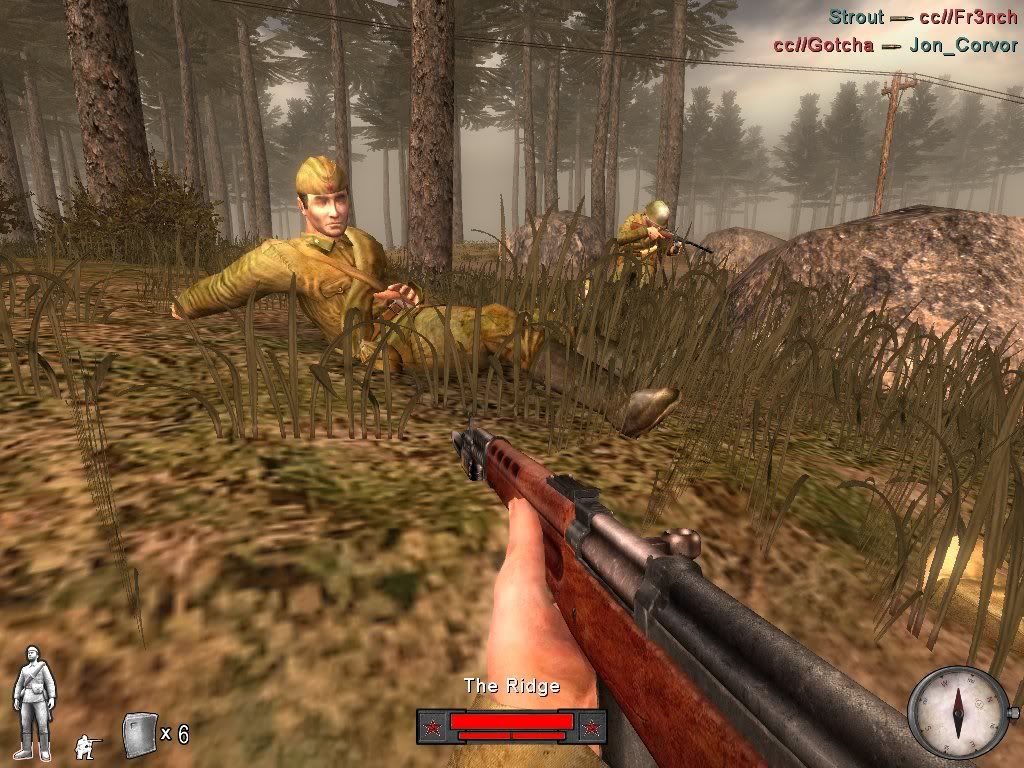Click the standing soldier body status icon
The height and width of the screenshot is (768, 1024).
tap(34, 701)
